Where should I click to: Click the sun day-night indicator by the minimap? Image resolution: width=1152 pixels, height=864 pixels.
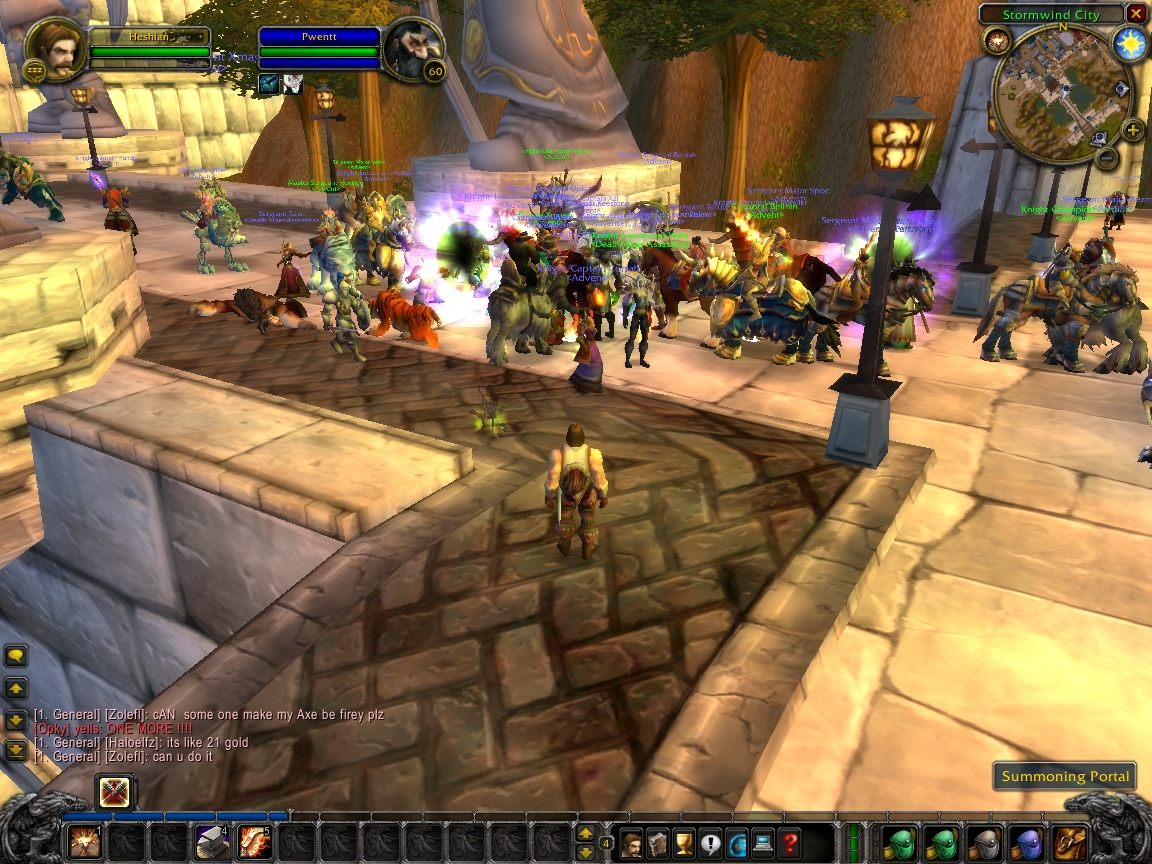pyautogui.click(x=1130, y=45)
